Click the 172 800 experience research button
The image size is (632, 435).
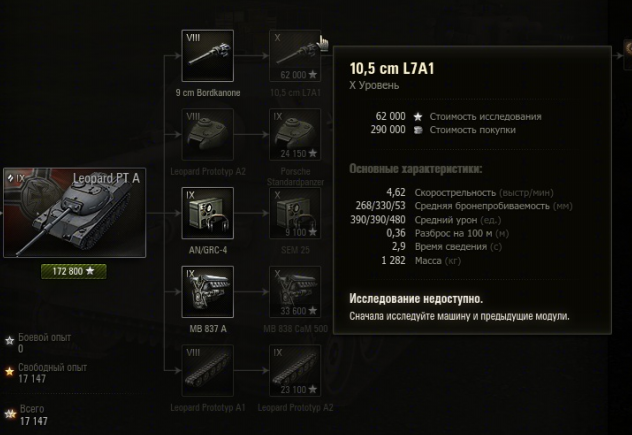click(x=74, y=271)
